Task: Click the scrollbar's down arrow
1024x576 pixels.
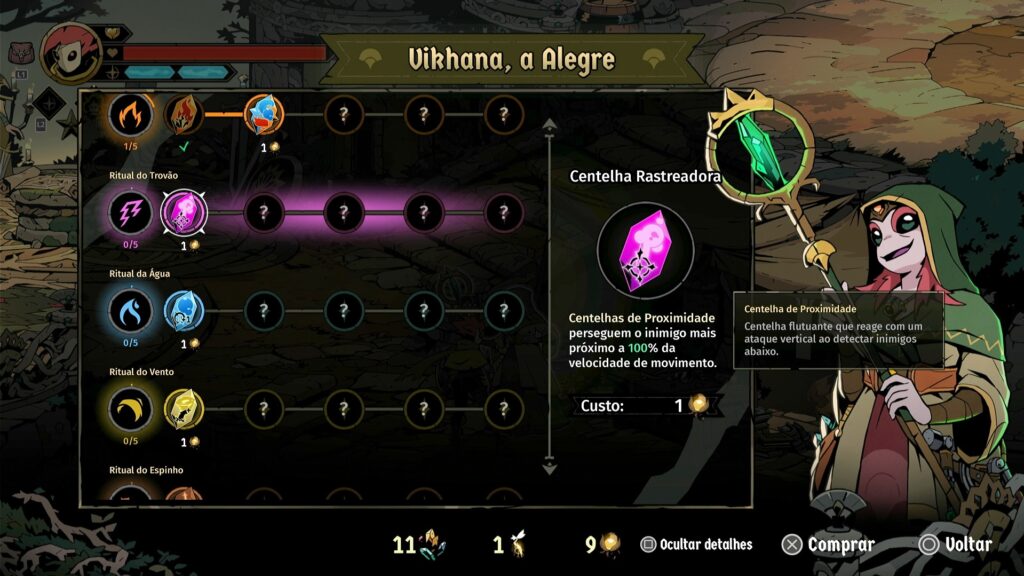Action: click(548, 467)
